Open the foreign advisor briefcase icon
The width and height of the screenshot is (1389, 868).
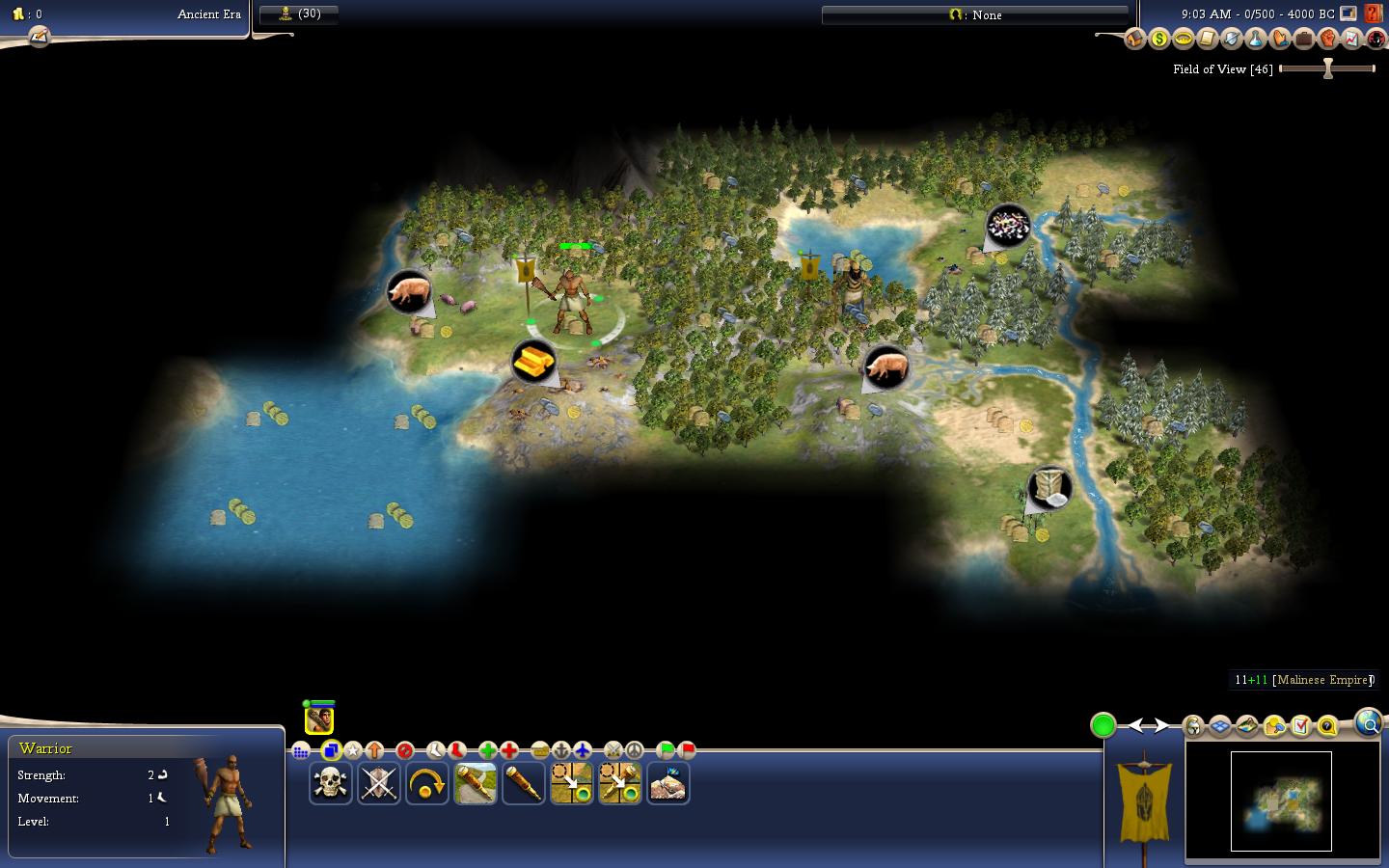tap(1303, 40)
